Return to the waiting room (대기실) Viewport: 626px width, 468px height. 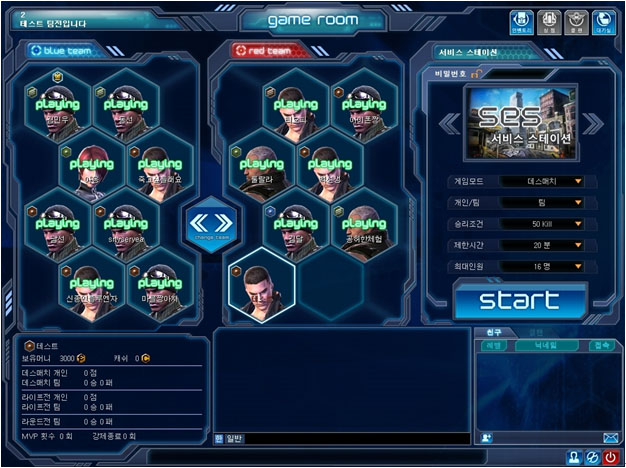(603, 21)
